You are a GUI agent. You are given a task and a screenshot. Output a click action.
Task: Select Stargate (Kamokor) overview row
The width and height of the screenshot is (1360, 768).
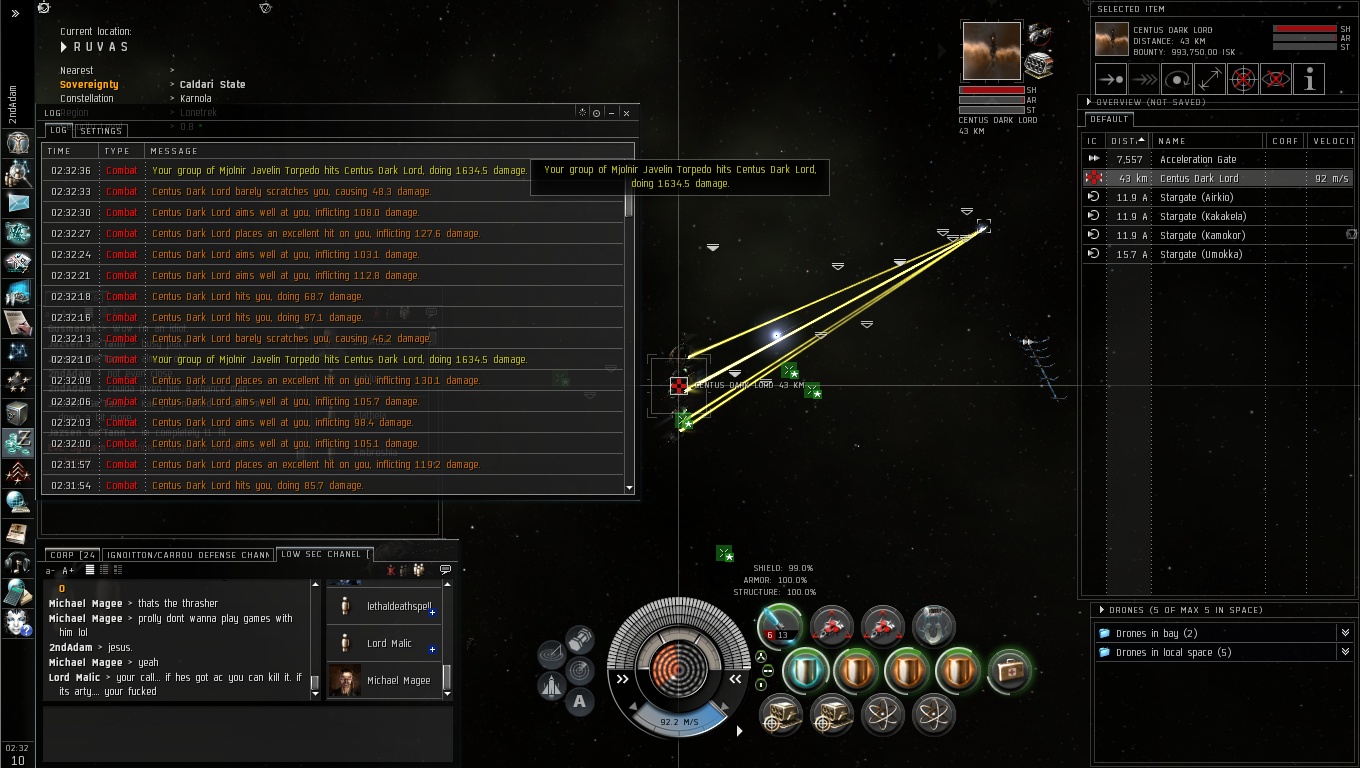coord(1200,235)
